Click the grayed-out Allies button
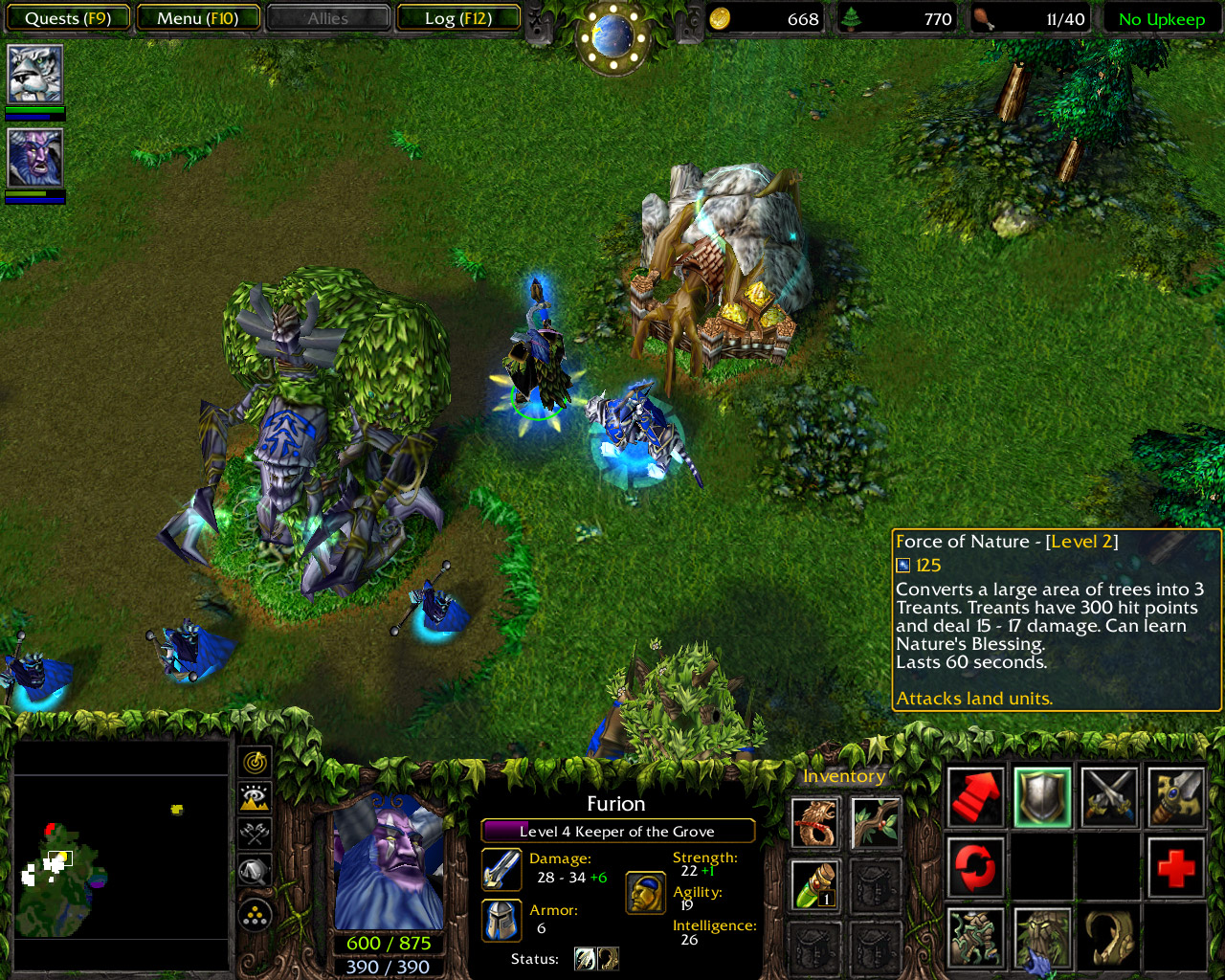This screenshot has height=980, width=1225. point(327,16)
